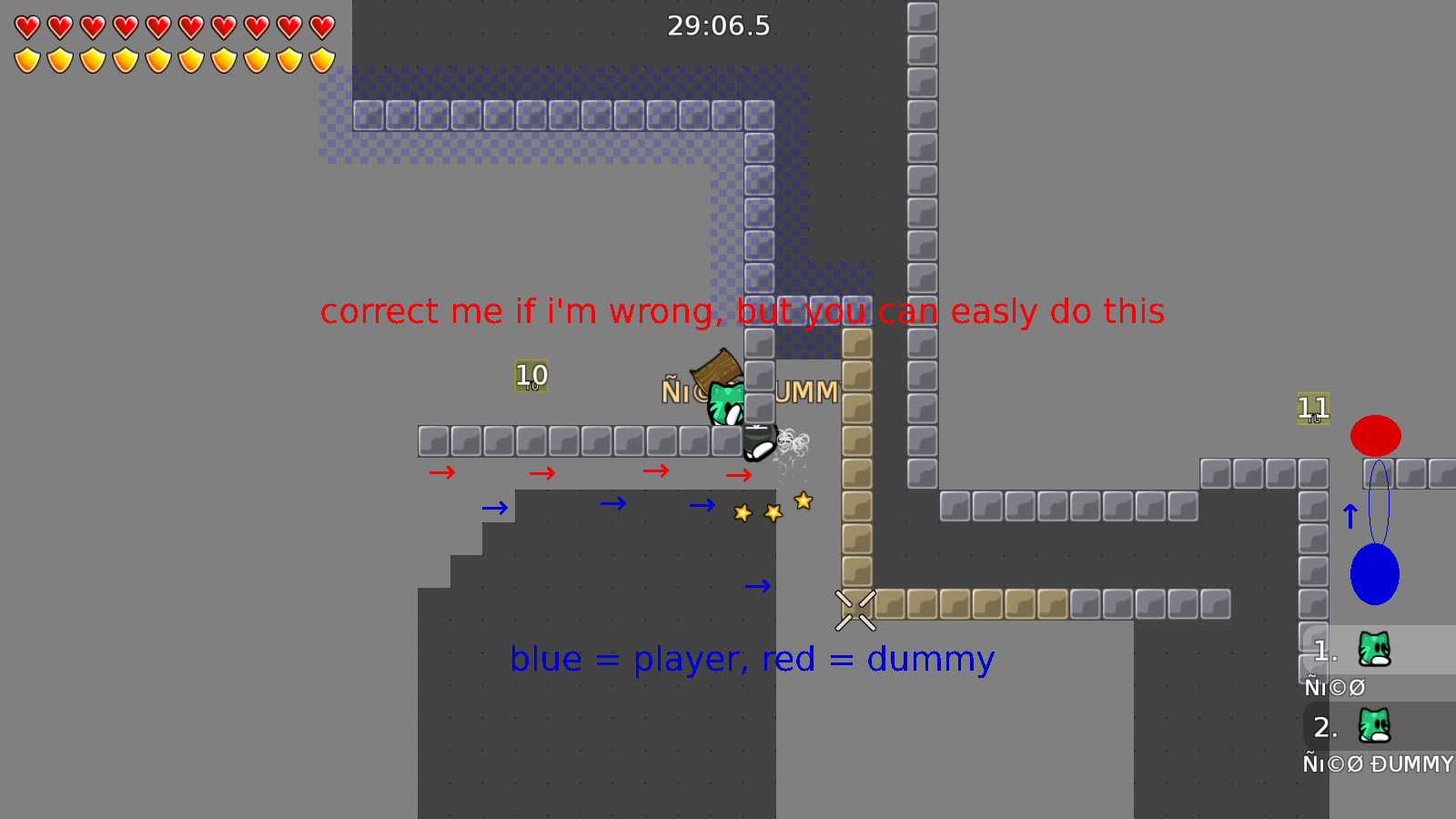Click the leftmost golden star sparkle
Viewport: 1456px width, 819px height.
(x=742, y=512)
